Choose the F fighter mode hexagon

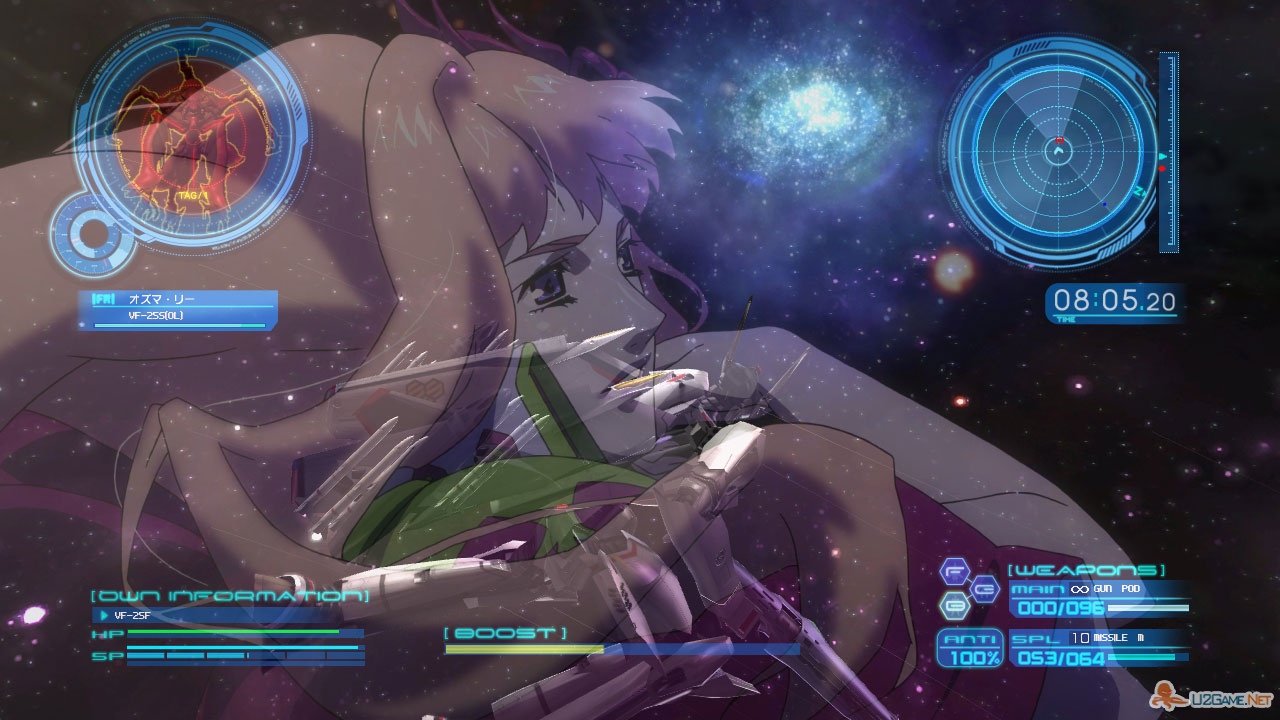point(955,572)
